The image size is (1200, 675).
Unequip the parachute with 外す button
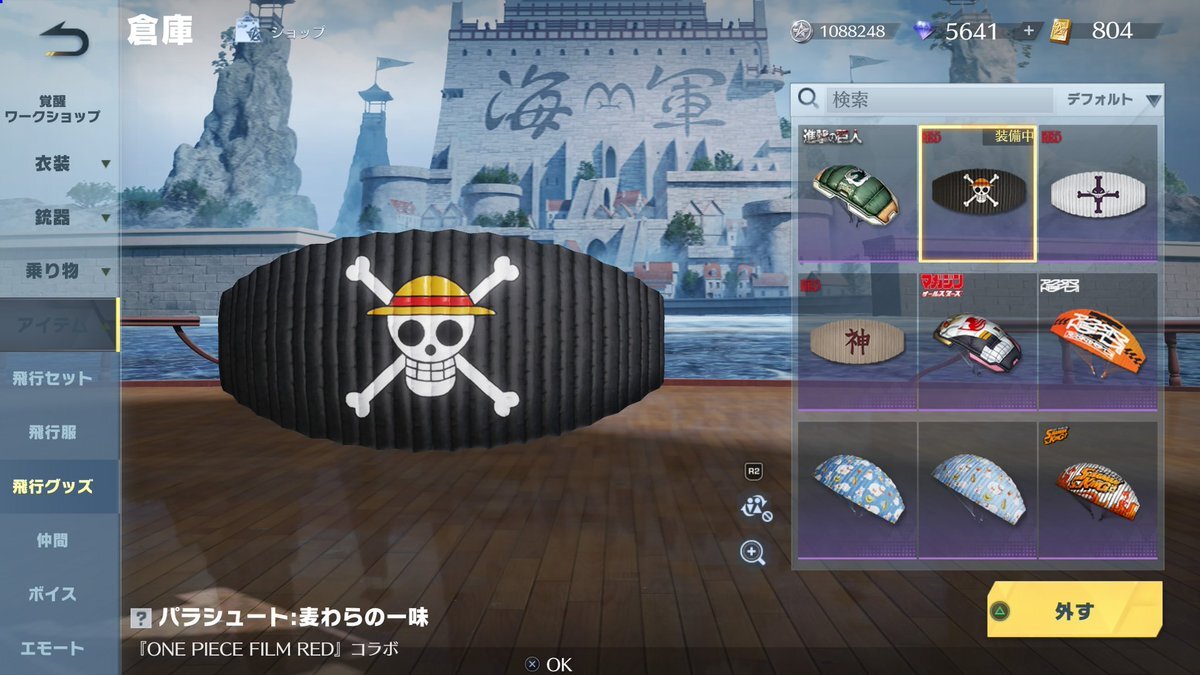[1074, 610]
